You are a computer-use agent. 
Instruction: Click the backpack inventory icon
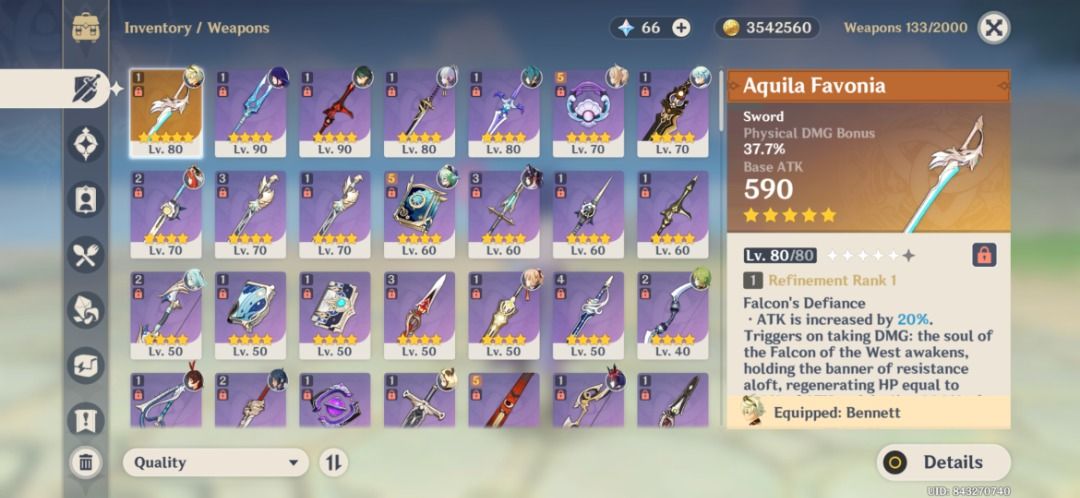[86, 28]
